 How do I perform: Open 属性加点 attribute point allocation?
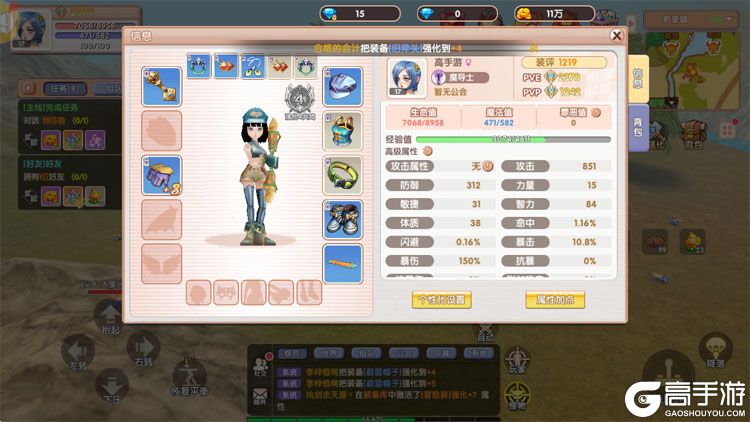[554, 299]
